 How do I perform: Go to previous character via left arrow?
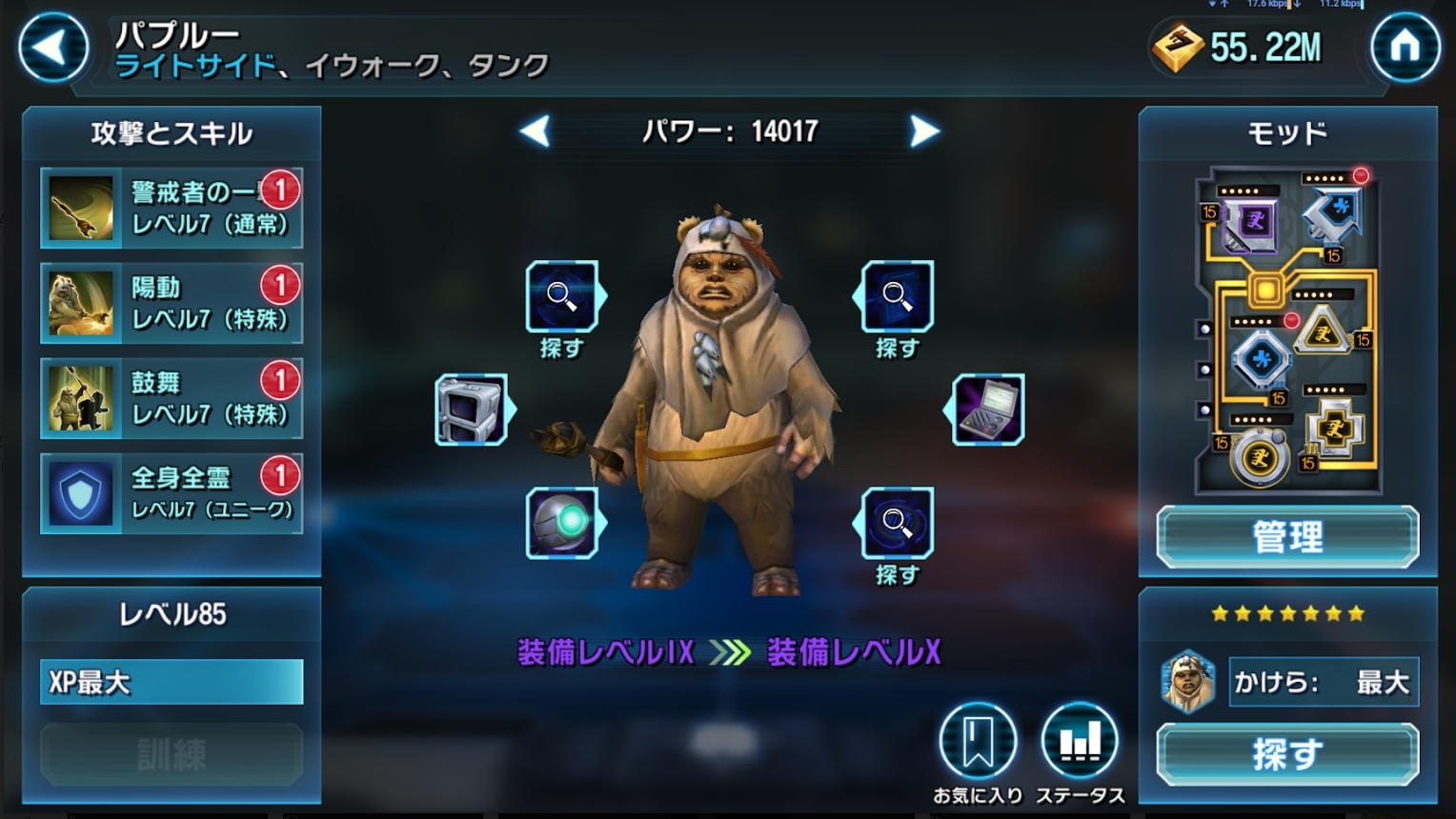tap(536, 131)
